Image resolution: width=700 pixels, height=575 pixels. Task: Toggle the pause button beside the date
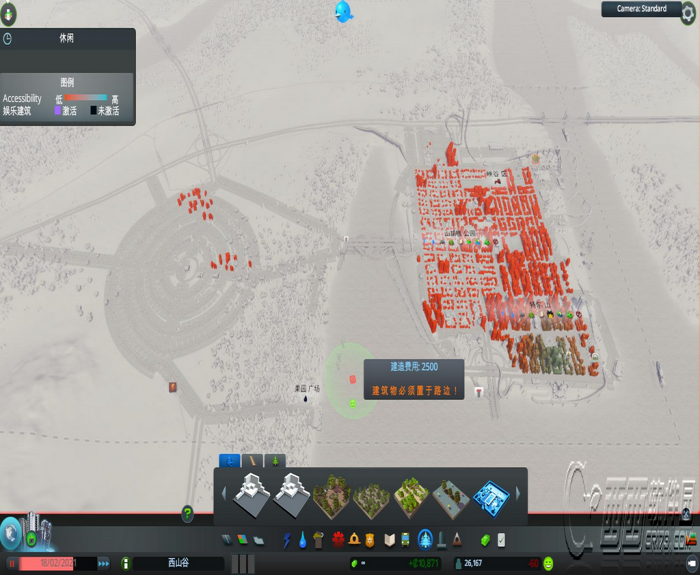(12, 564)
